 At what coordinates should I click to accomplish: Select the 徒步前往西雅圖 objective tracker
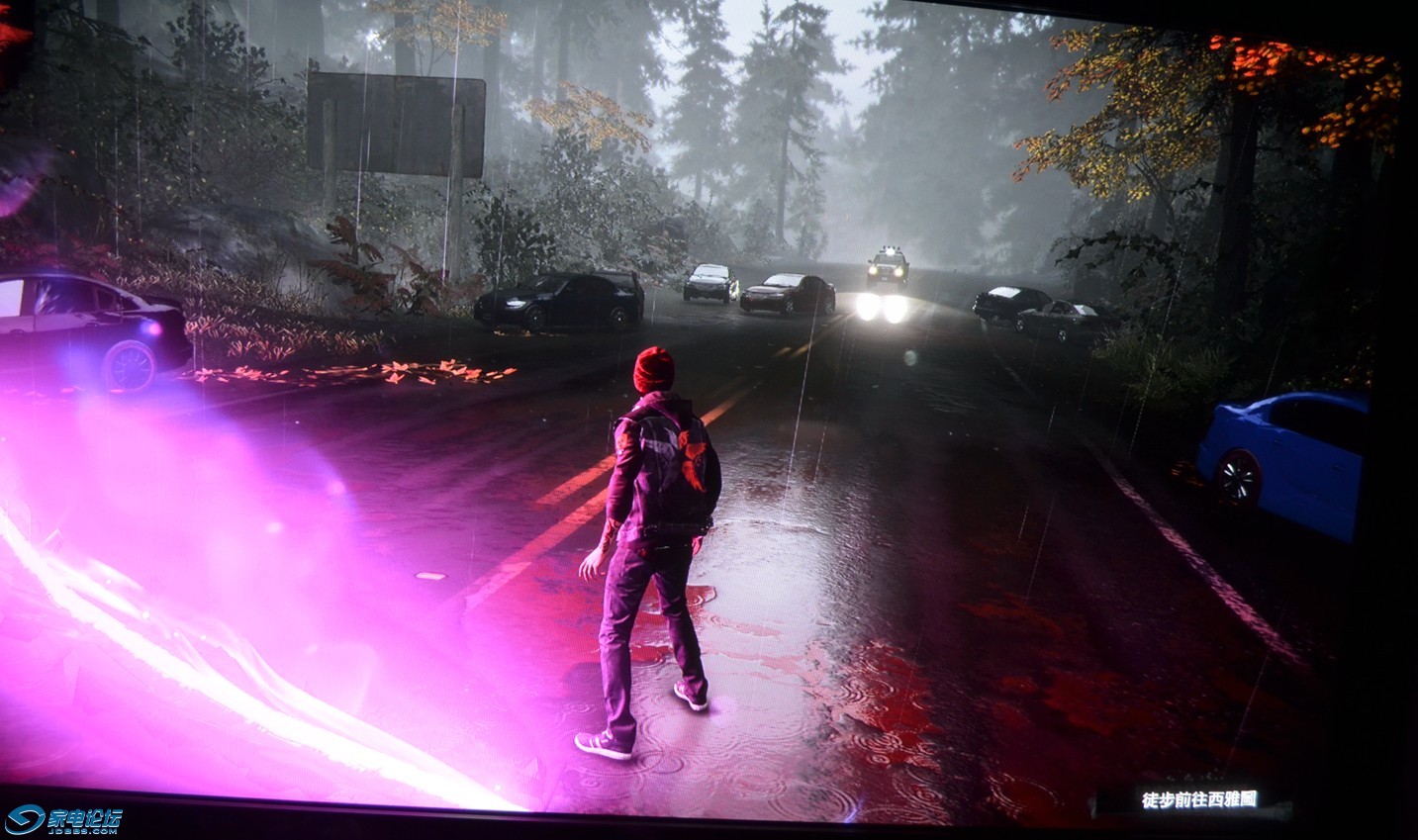tap(1200, 798)
